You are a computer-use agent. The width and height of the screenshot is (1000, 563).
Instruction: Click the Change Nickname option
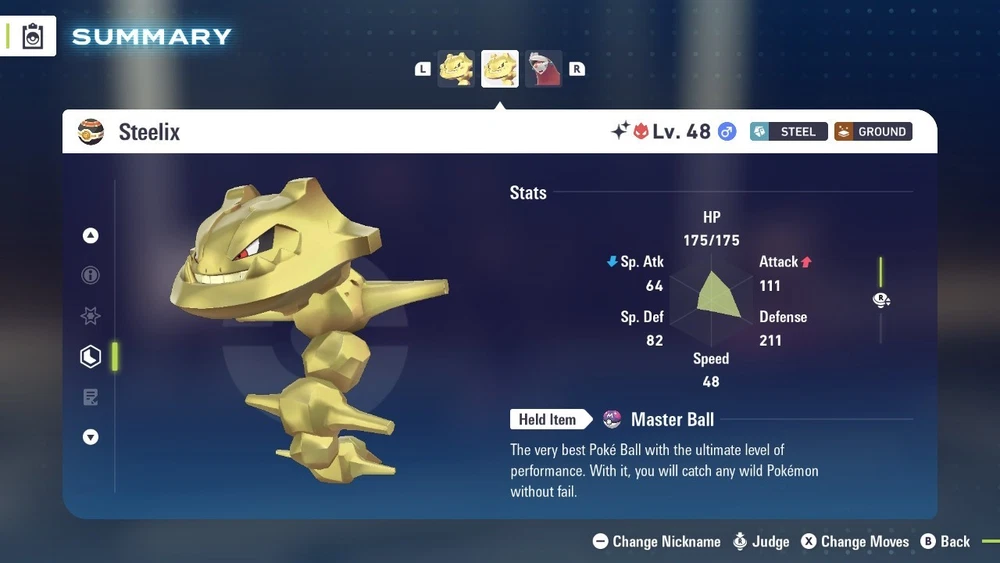click(656, 541)
